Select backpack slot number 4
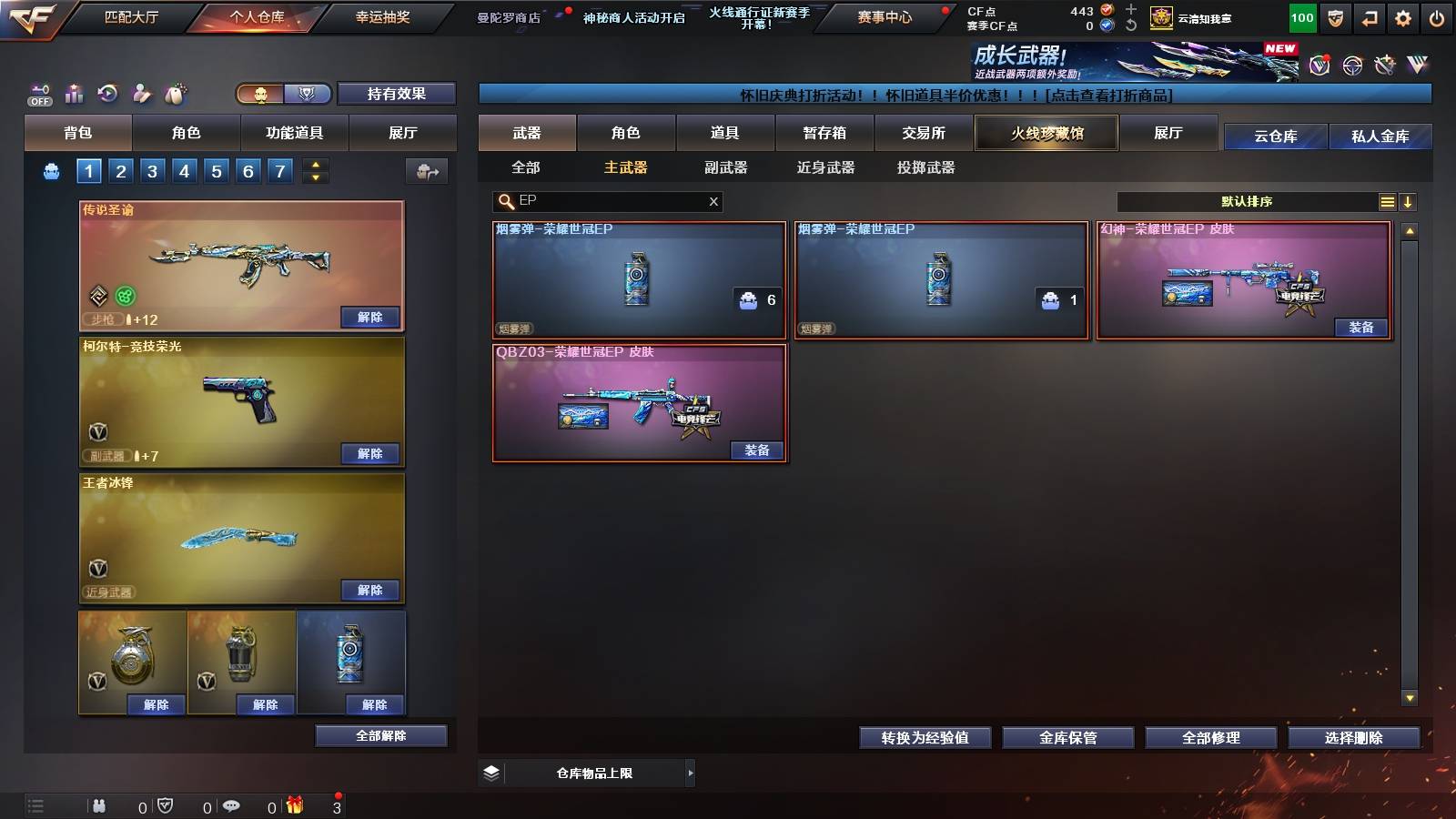The width and height of the screenshot is (1456, 819). coord(184,170)
